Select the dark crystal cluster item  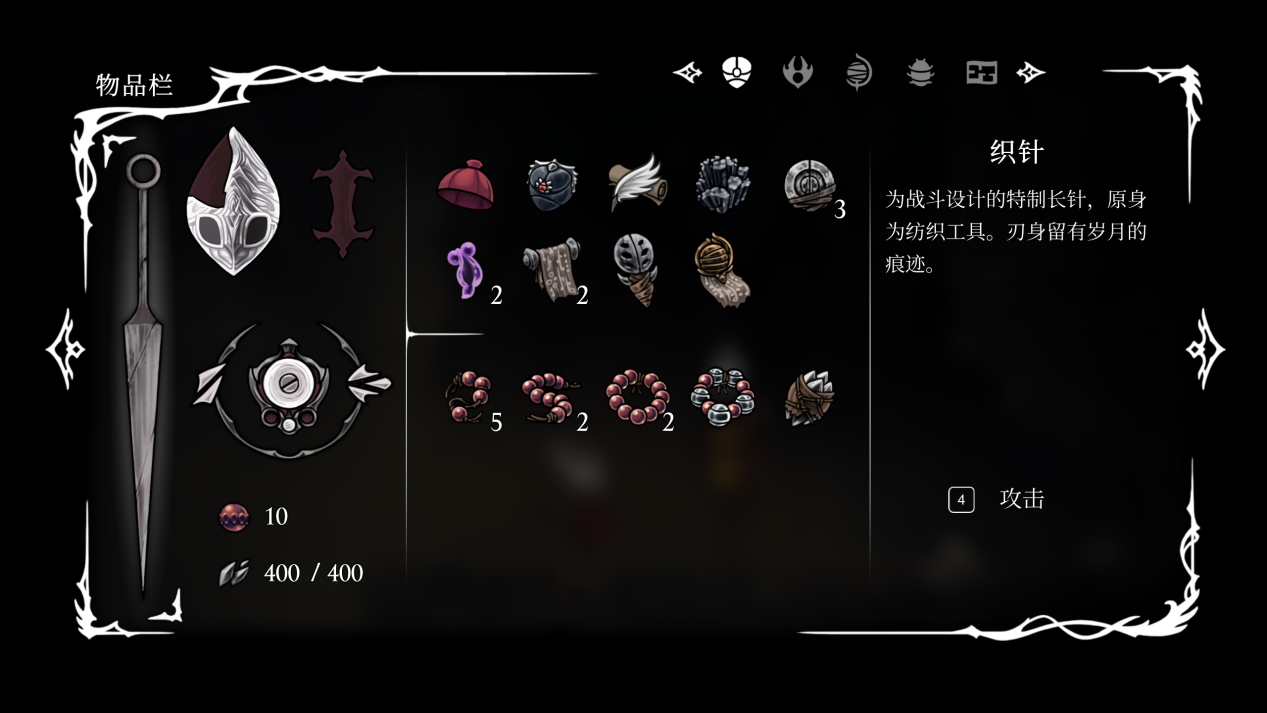click(x=723, y=185)
